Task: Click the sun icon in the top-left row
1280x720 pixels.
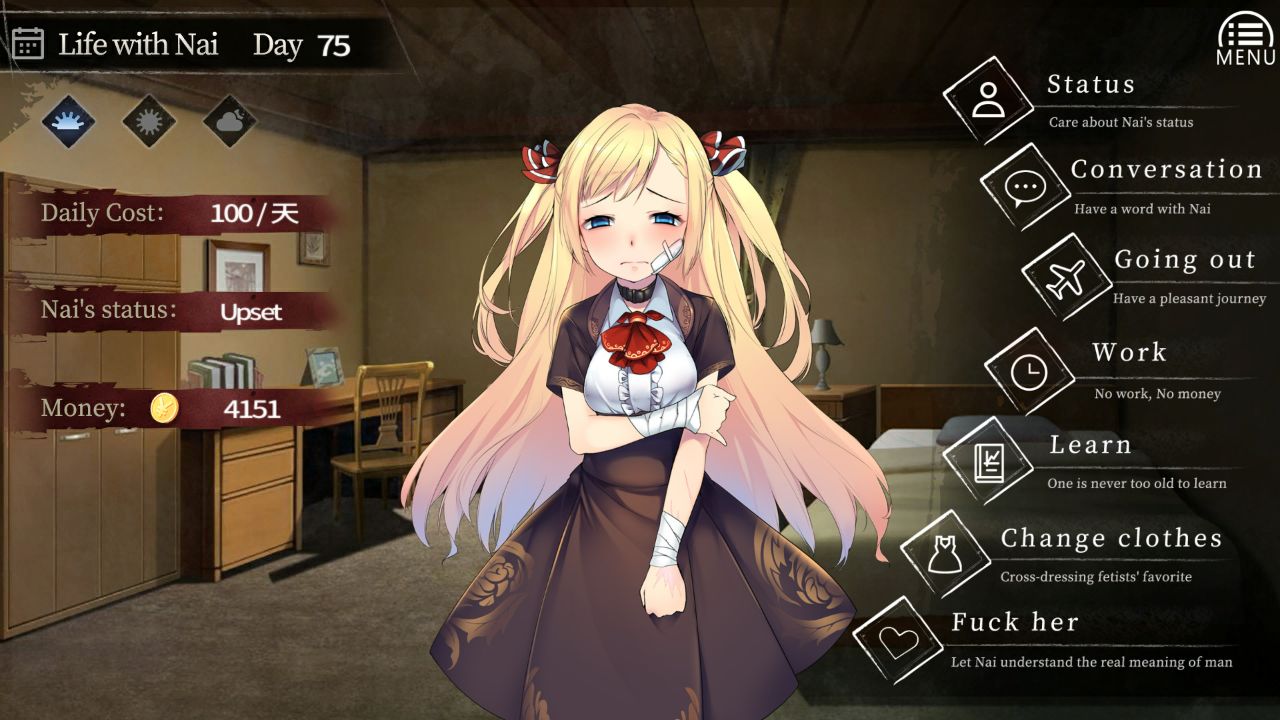Action: click(x=148, y=121)
